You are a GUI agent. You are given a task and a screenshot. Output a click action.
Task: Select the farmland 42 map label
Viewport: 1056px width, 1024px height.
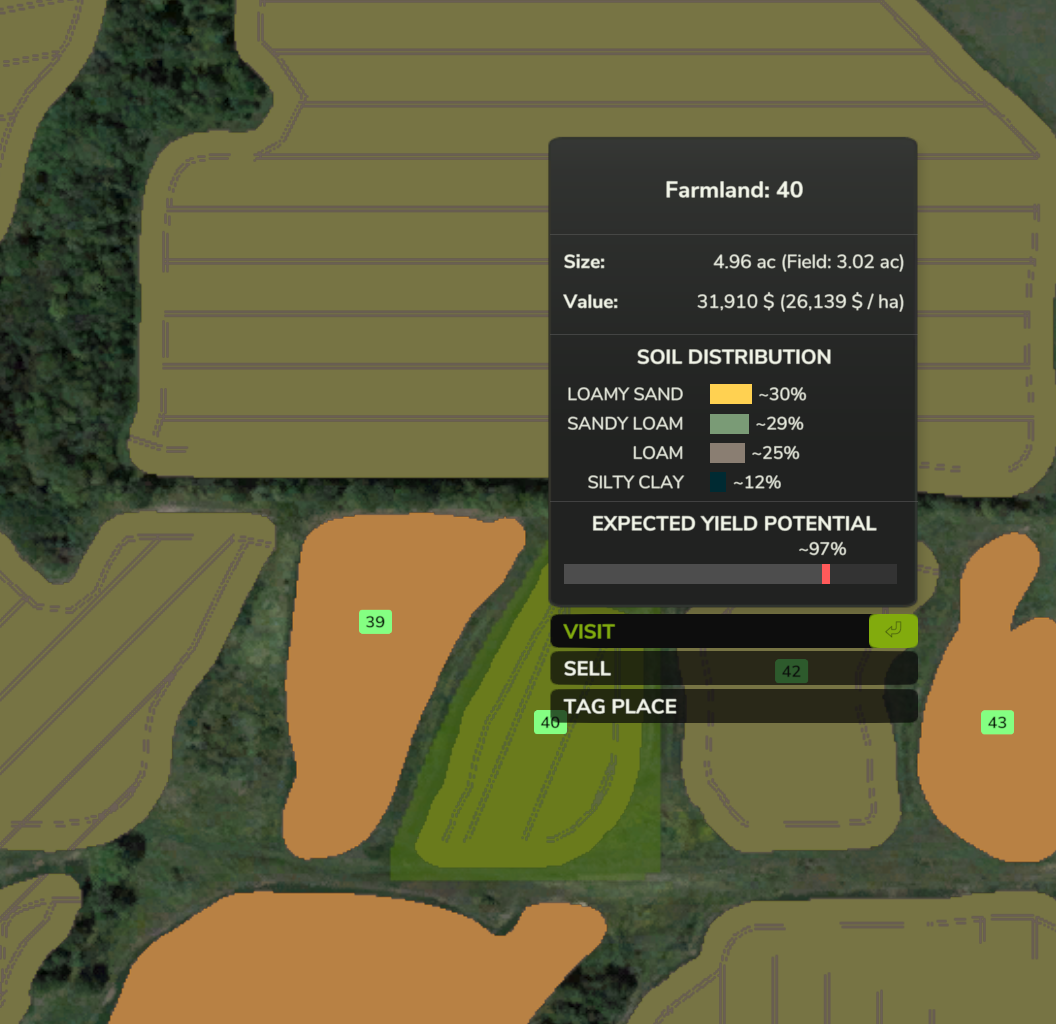click(x=791, y=671)
